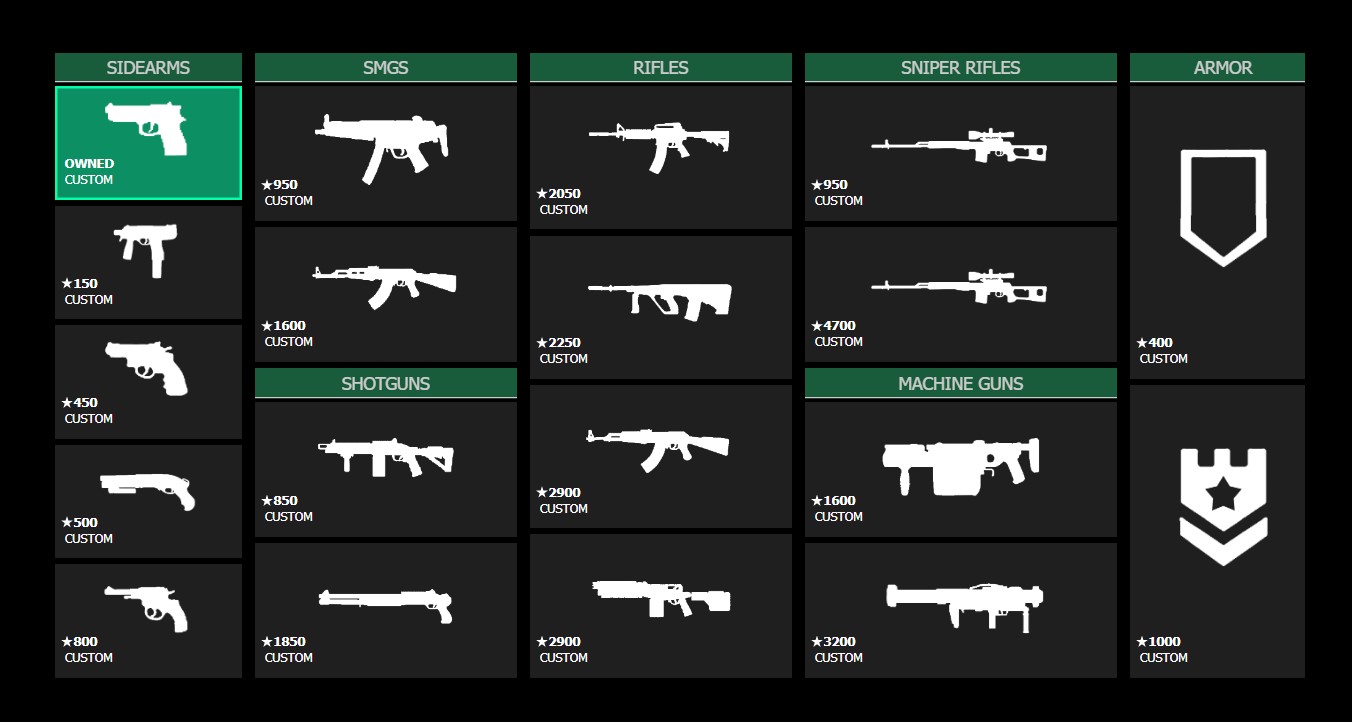
Task: Open the MACHINE GUNS category header
Action: tap(960, 383)
